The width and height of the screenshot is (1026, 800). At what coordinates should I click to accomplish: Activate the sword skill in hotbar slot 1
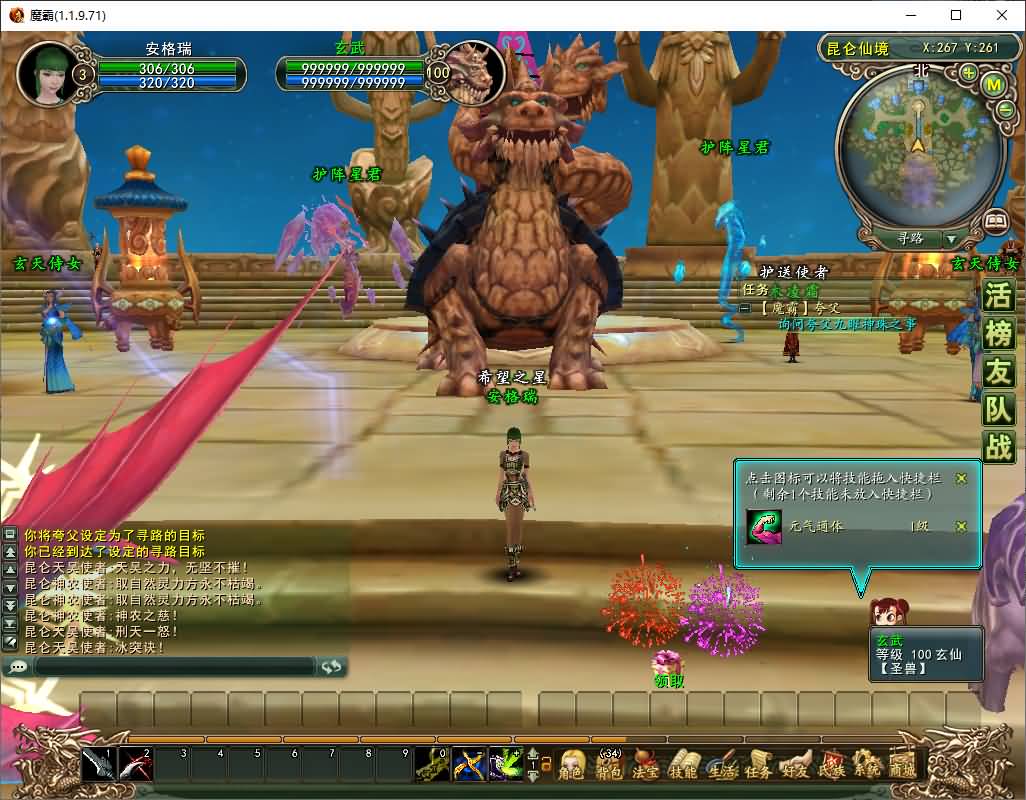(x=98, y=765)
